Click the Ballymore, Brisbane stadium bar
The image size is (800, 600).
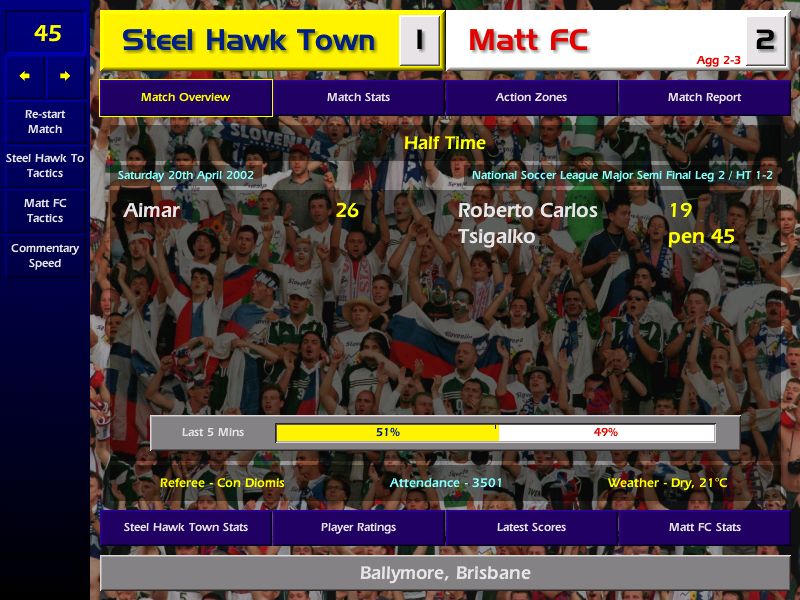click(445, 573)
